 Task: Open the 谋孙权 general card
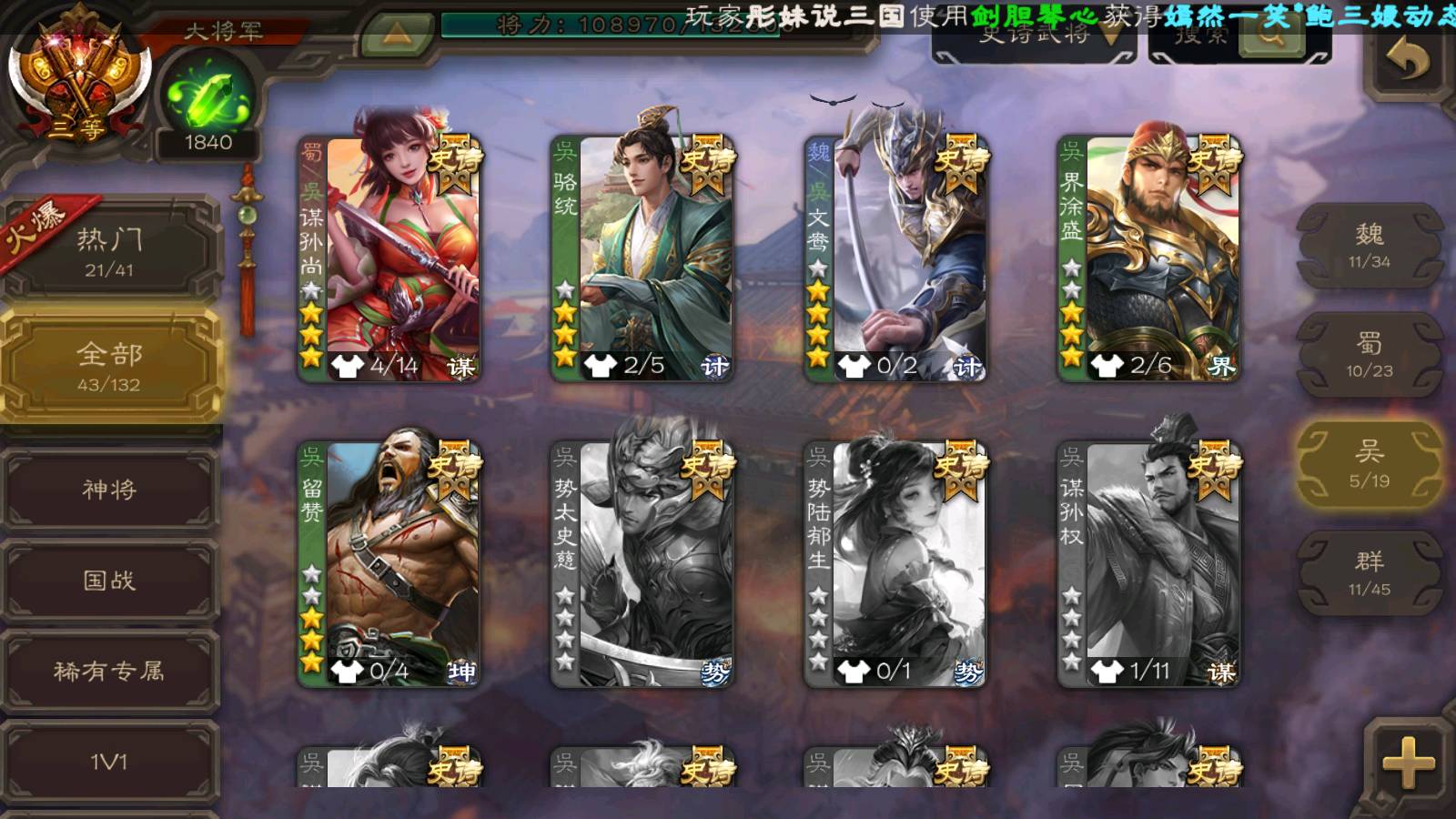coord(1149,564)
